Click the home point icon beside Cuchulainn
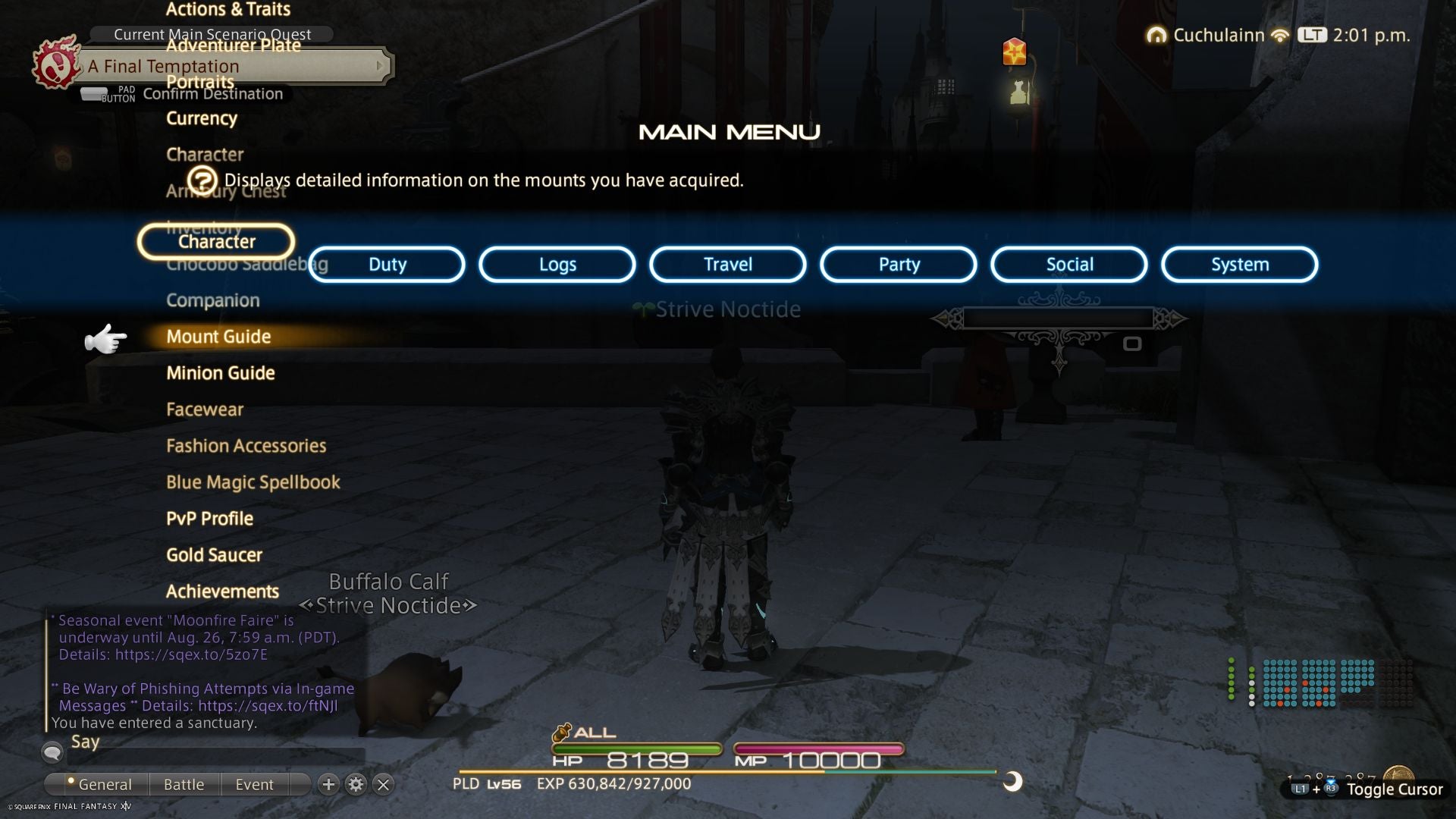 pyautogui.click(x=1156, y=34)
